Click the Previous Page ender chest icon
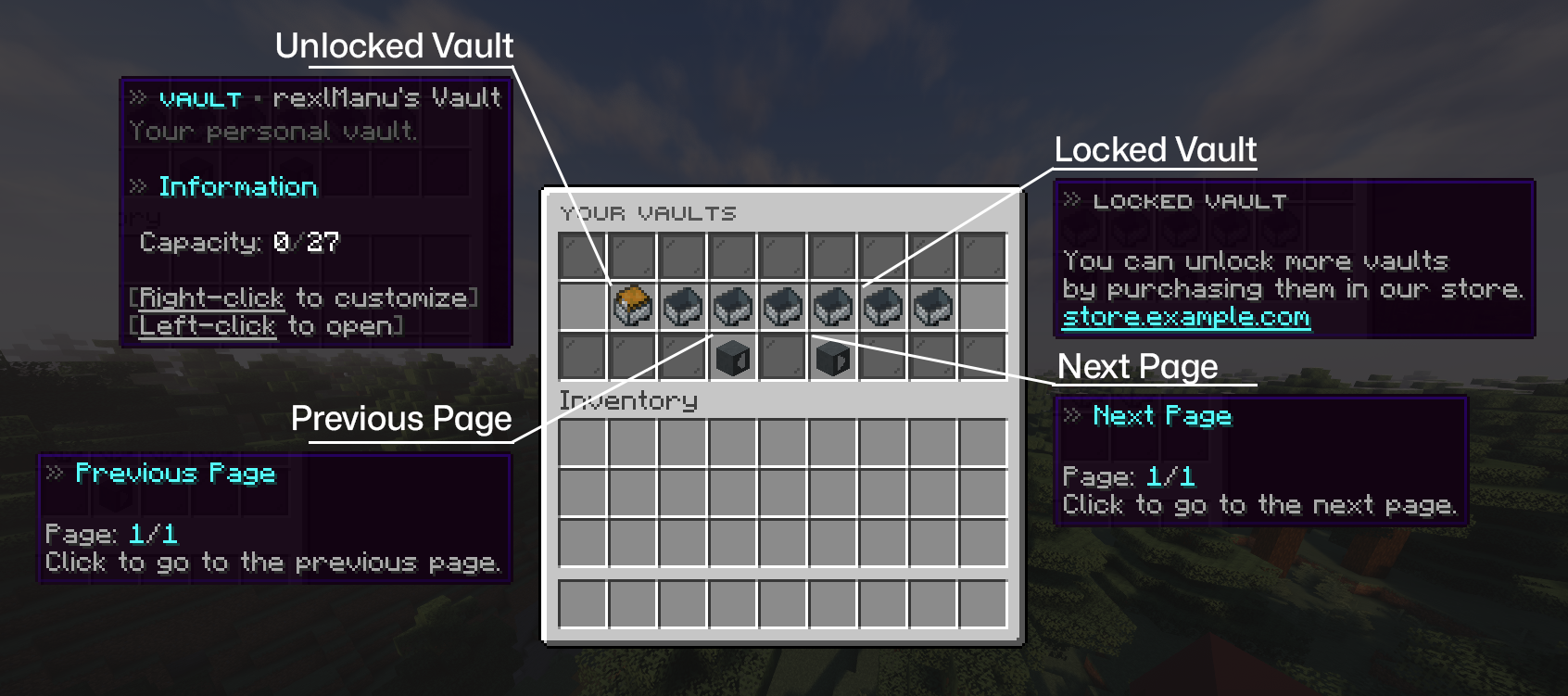Screen dimensions: 1568x696 pyautogui.click(x=734, y=359)
